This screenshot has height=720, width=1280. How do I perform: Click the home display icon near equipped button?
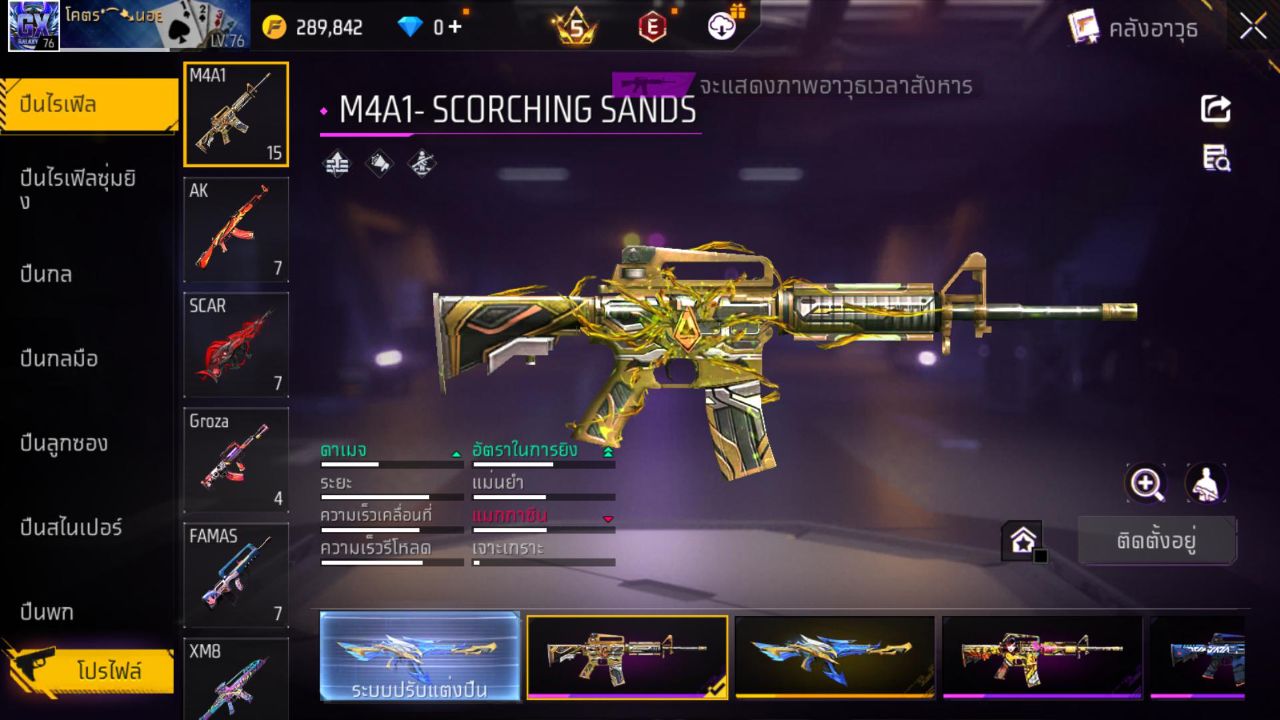click(x=1023, y=538)
